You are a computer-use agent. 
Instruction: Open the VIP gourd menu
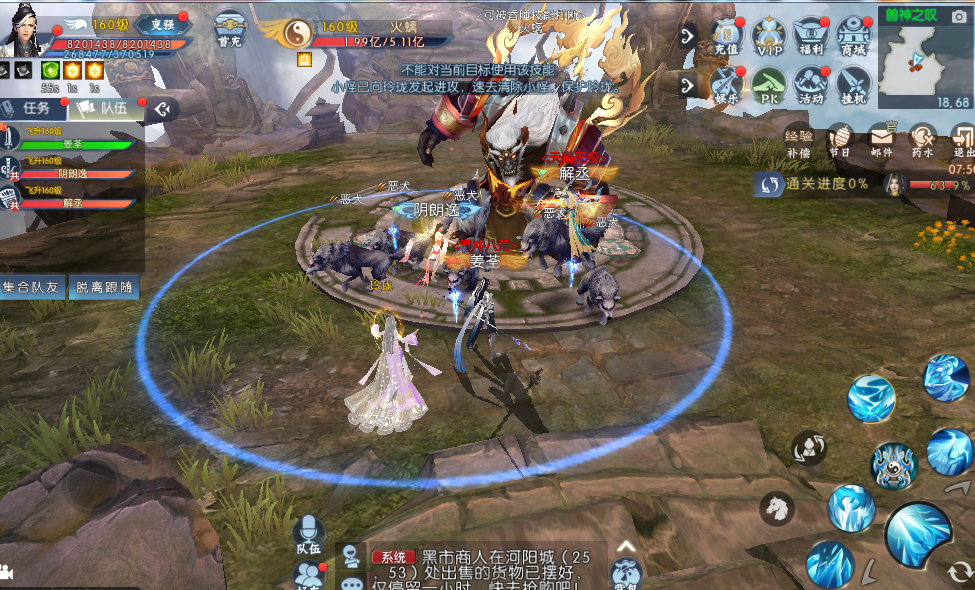769,37
